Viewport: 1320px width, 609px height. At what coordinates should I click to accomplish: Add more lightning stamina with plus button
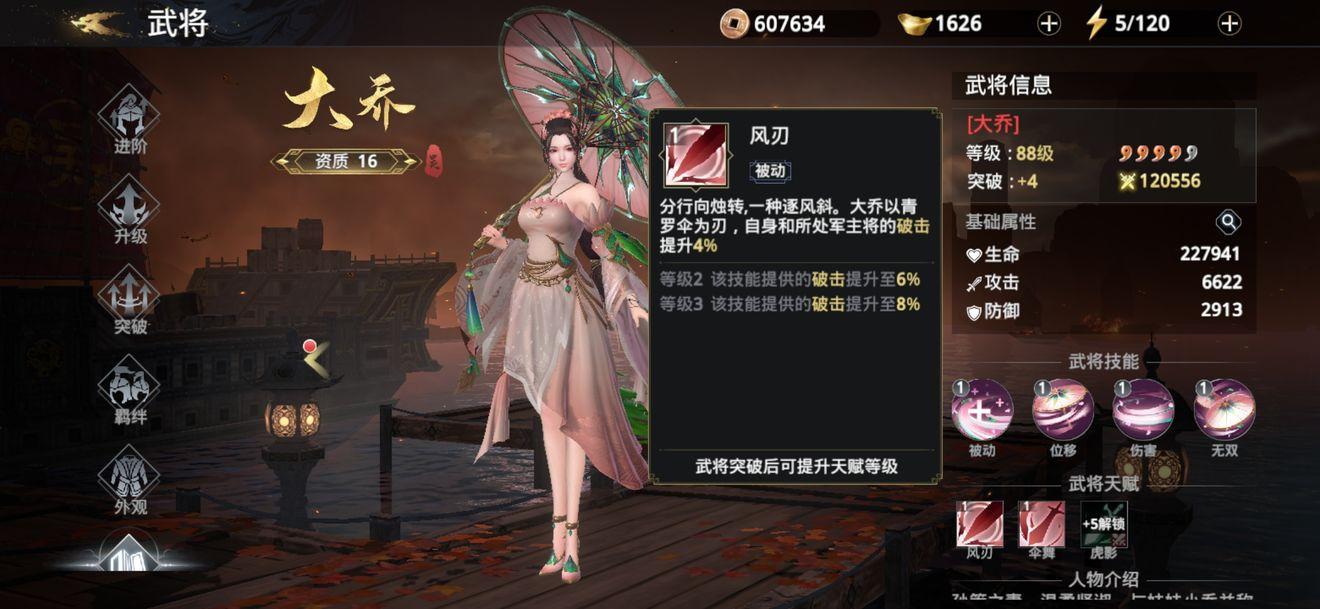[x=1230, y=24]
